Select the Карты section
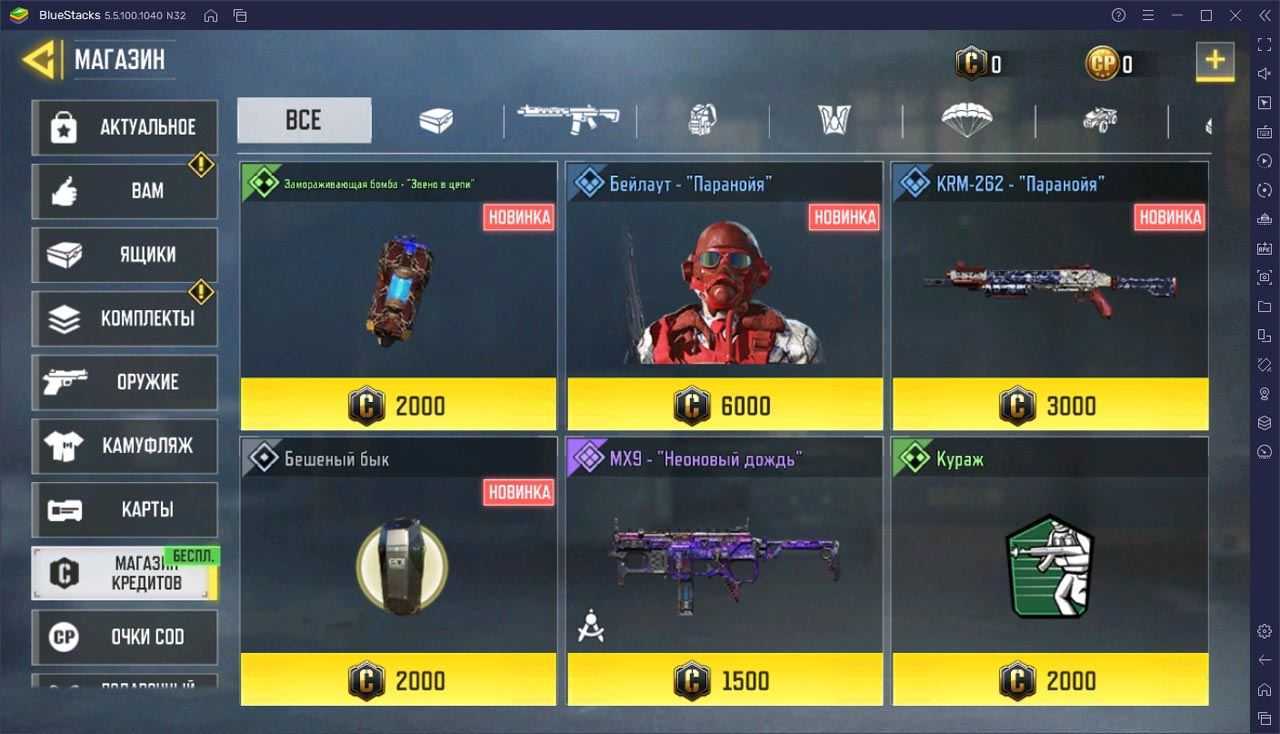The height and width of the screenshot is (734, 1280). tap(125, 510)
